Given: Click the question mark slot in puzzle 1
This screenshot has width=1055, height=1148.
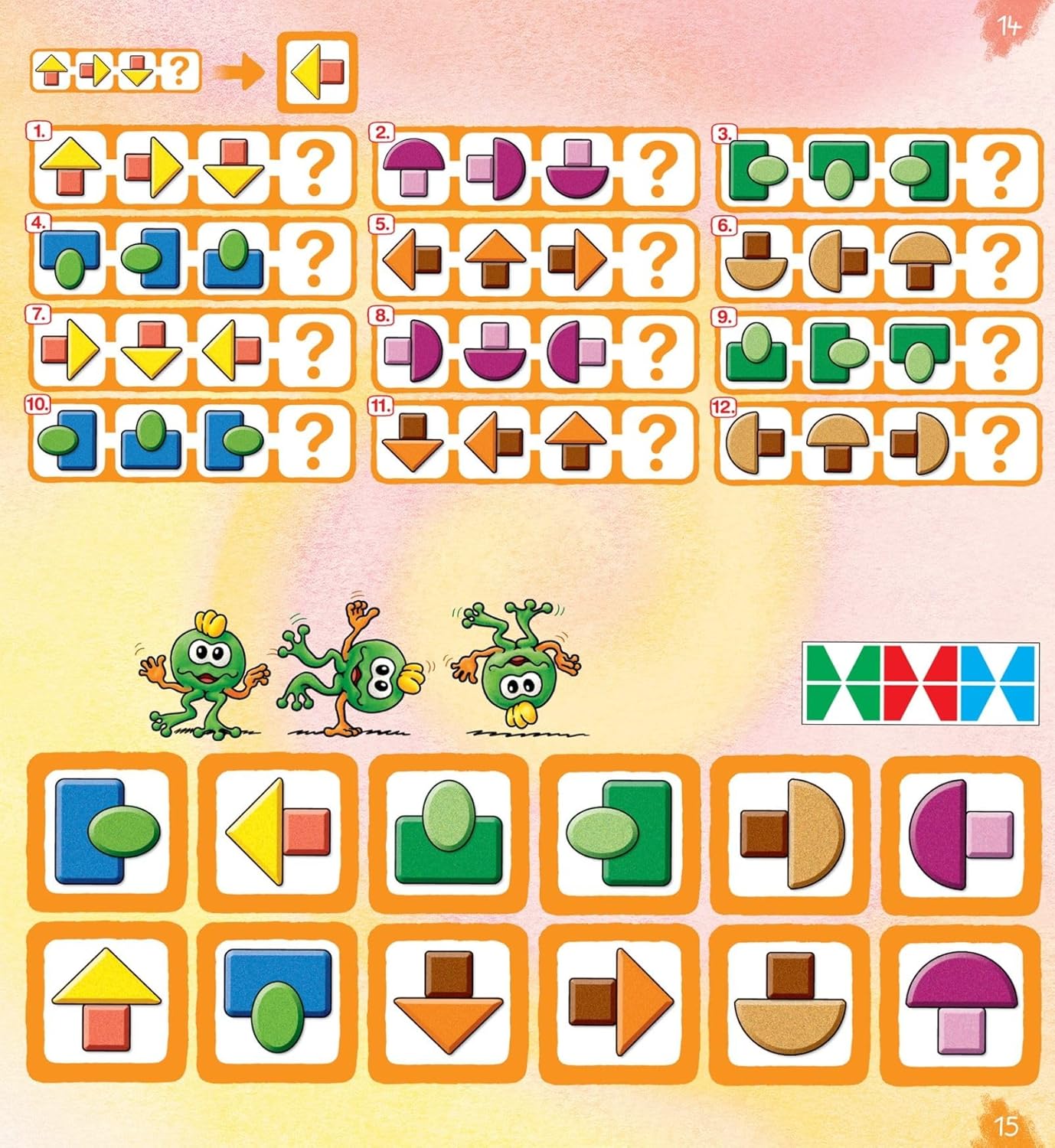Looking at the screenshot, I should point(314,167).
